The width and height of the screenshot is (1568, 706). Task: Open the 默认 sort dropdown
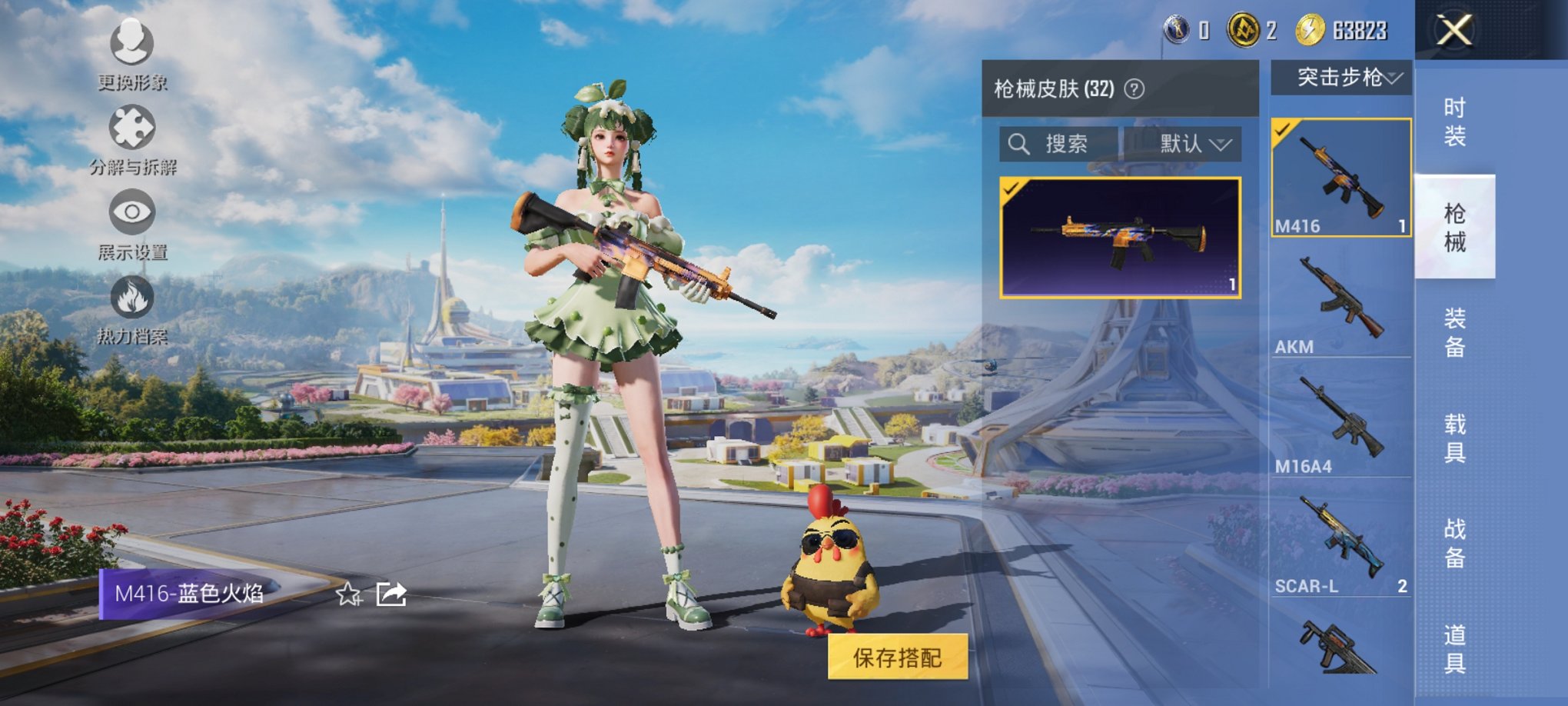1187,144
